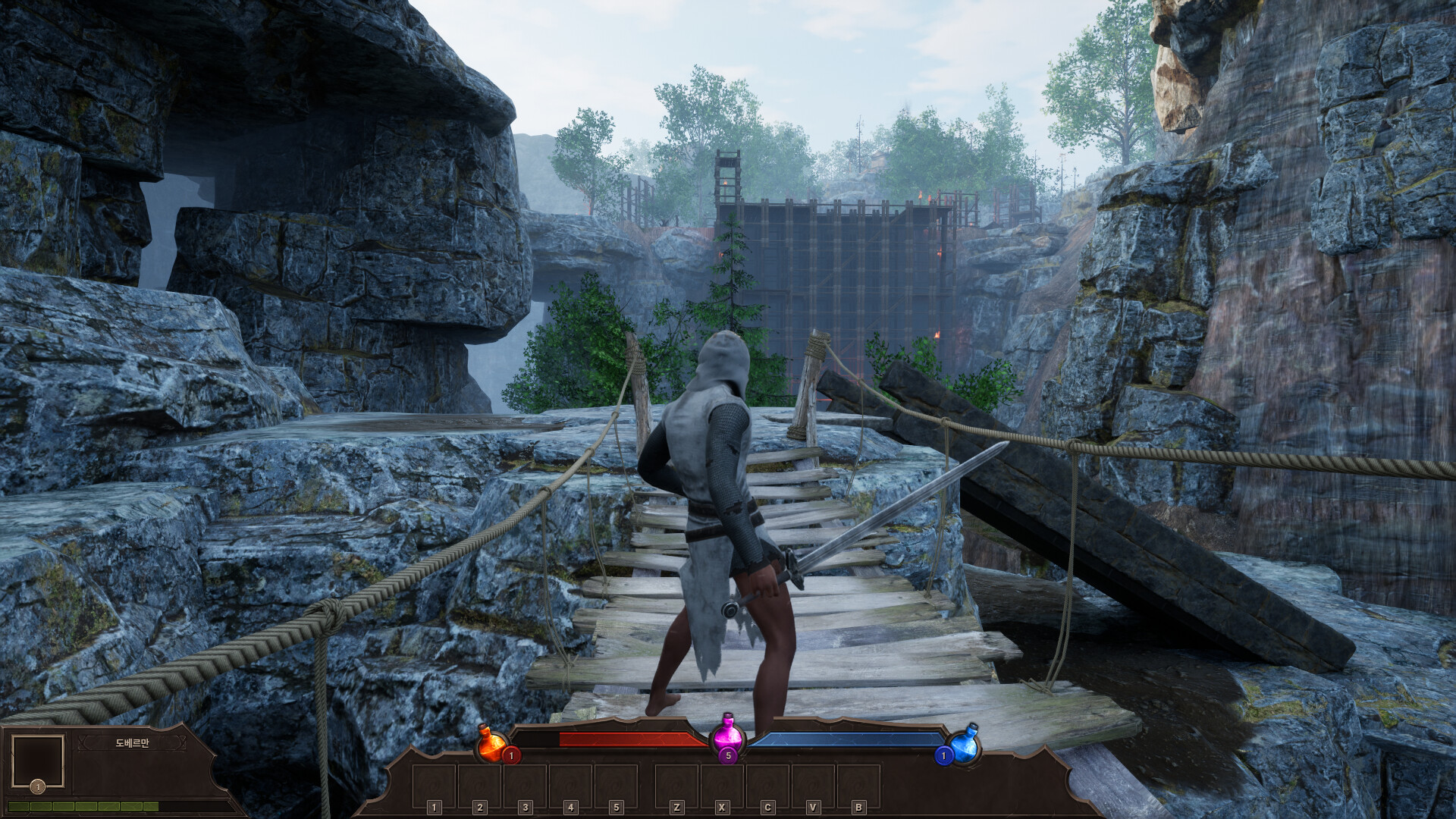The width and height of the screenshot is (1456, 819).
Task: Click the number 4 hotbar key label
Action: coord(570,808)
